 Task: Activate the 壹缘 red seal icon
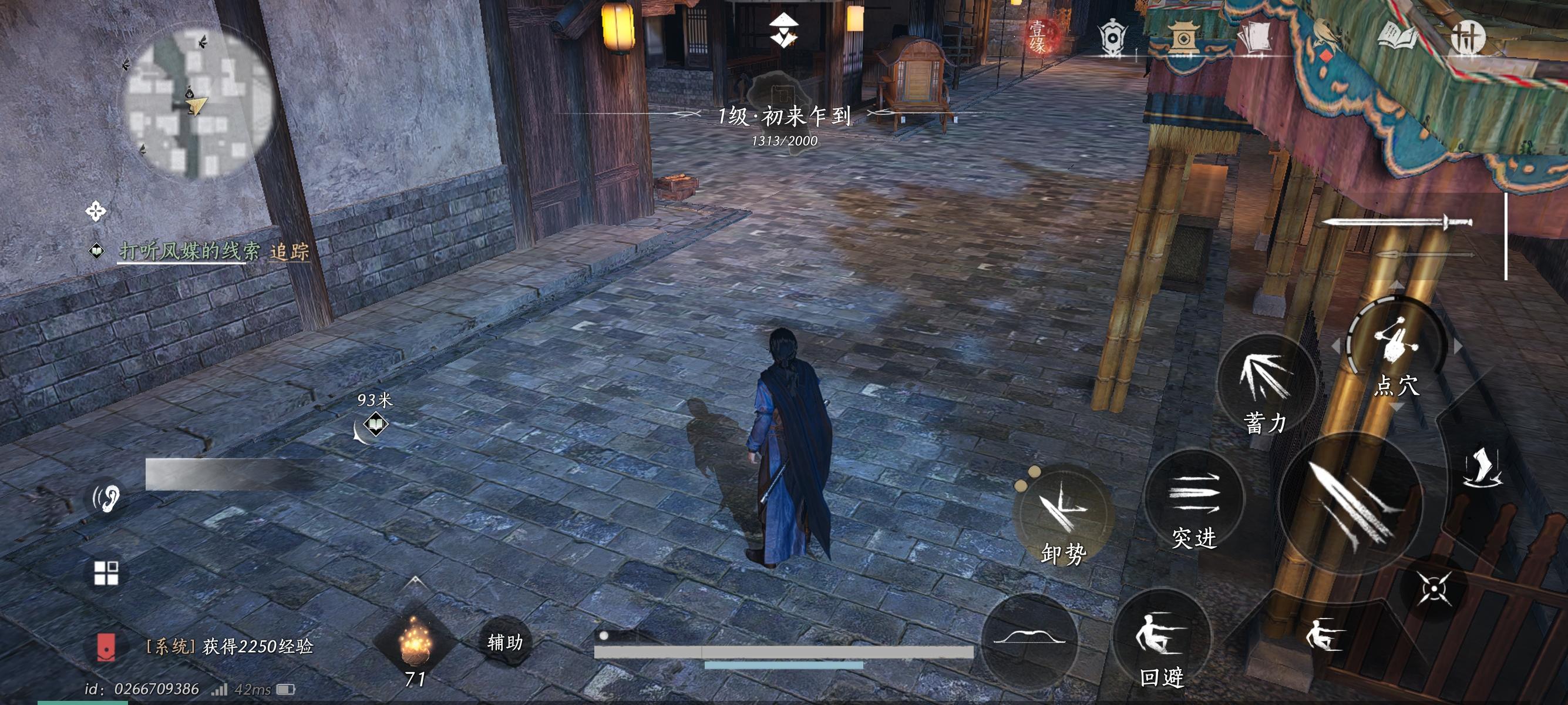tap(1039, 35)
